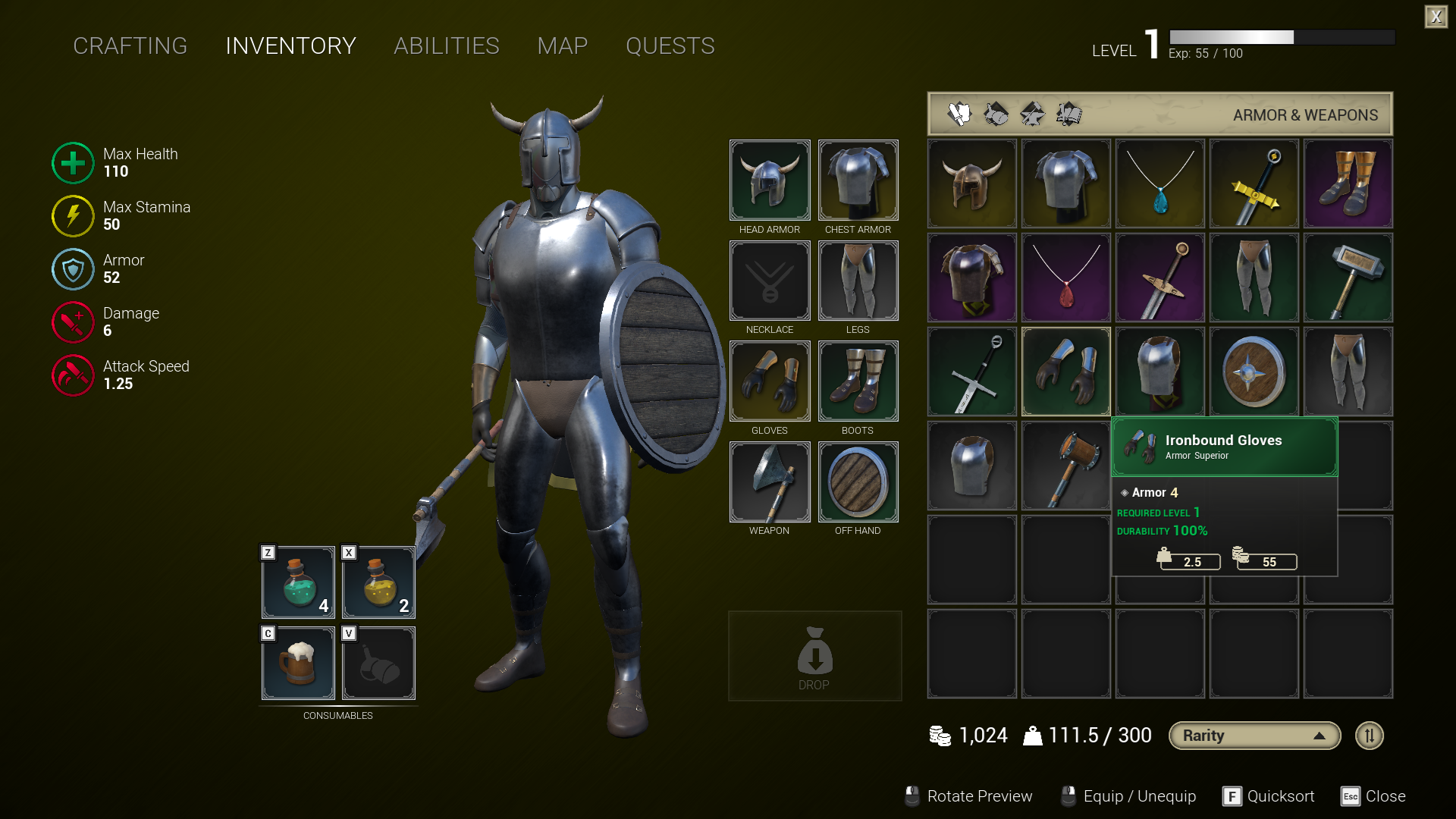Select the beer mug consumable slot

298,663
